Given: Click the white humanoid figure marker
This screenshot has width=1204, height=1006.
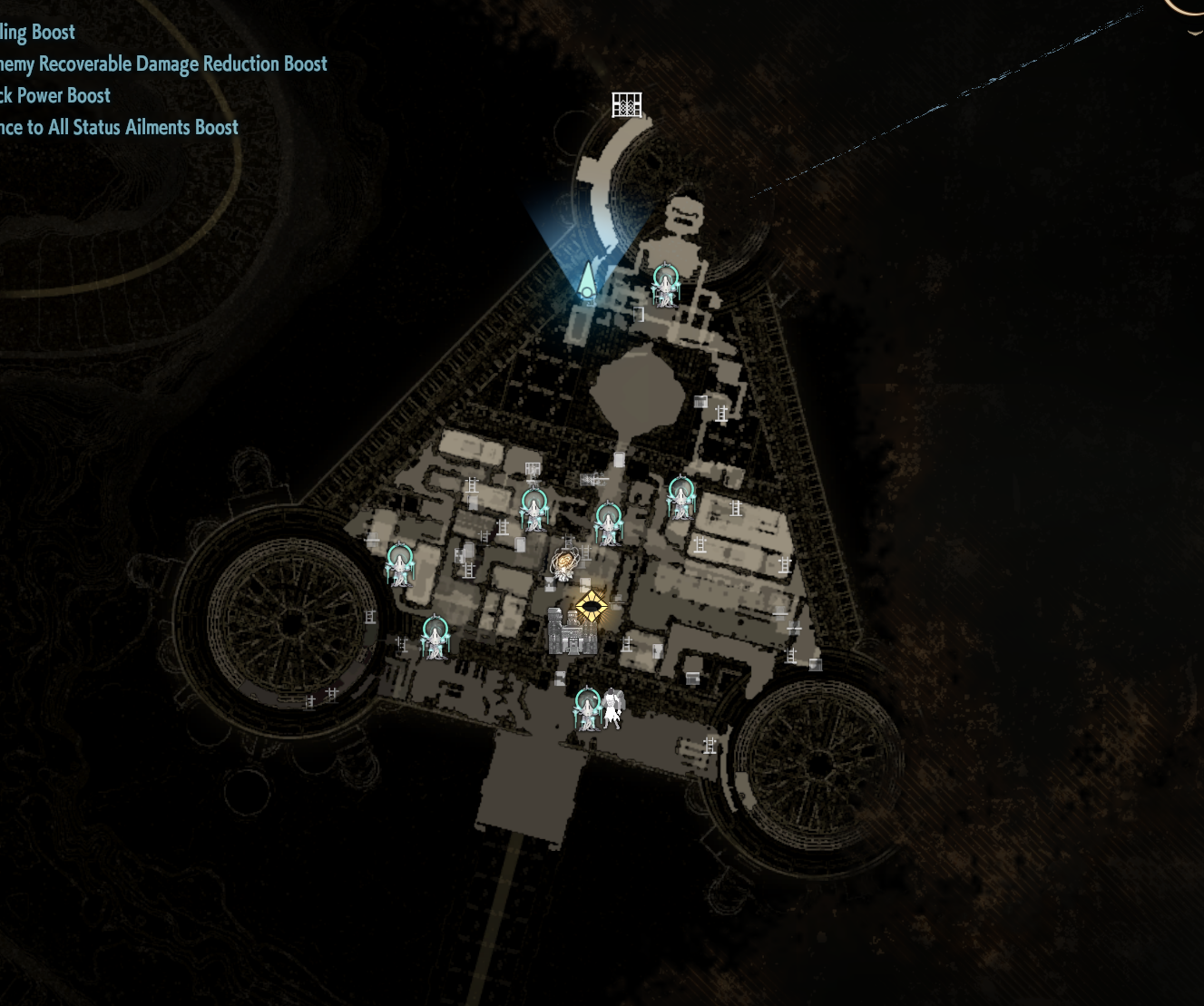Looking at the screenshot, I should 614,708.
